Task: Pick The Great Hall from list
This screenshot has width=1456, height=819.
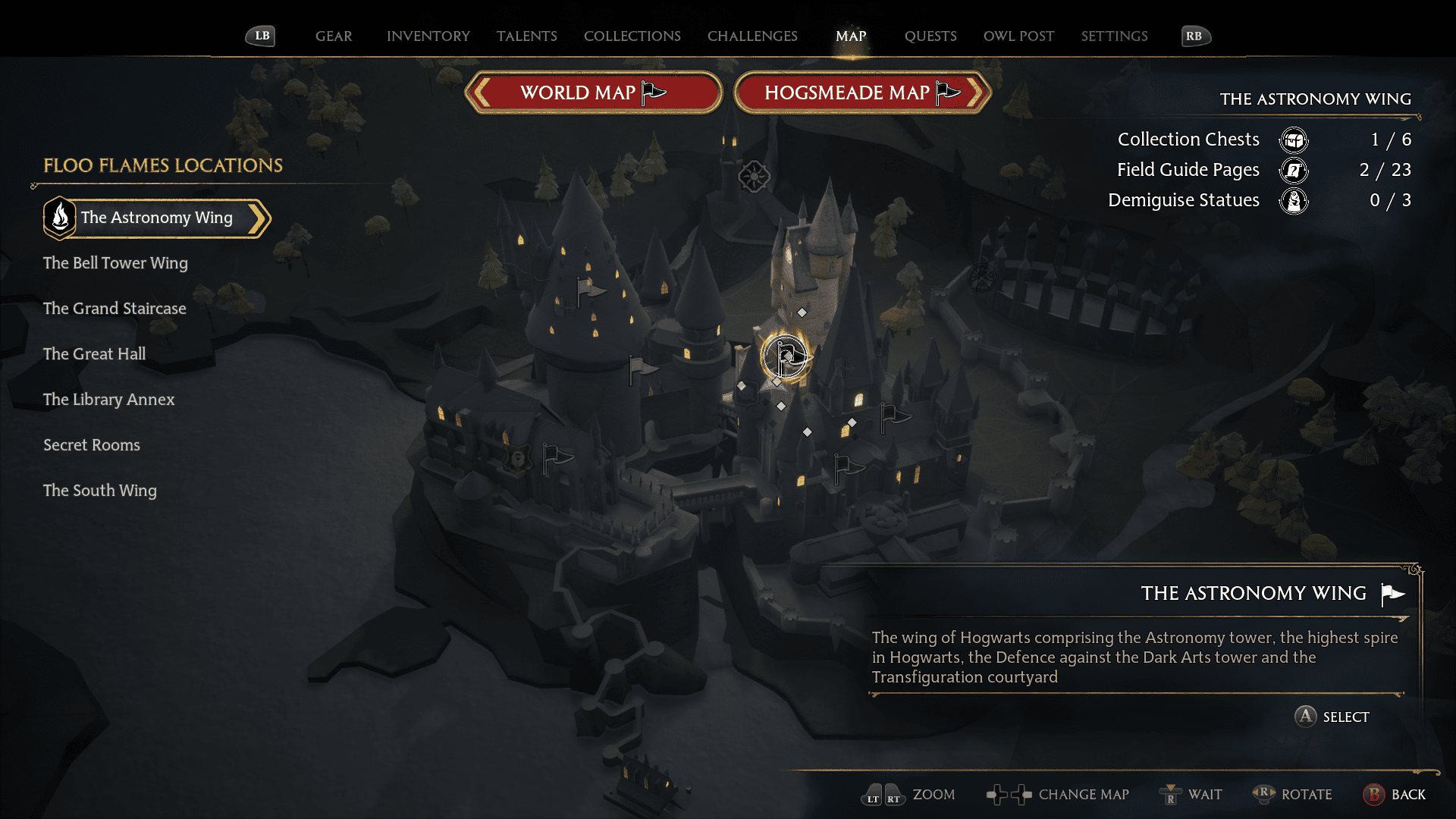Action: click(x=94, y=354)
